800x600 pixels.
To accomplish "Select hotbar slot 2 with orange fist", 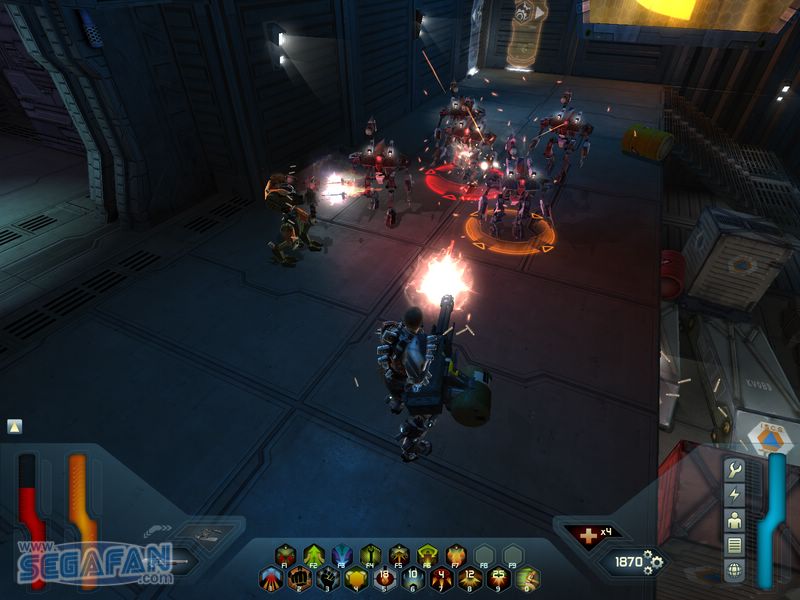I will click(299, 578).
